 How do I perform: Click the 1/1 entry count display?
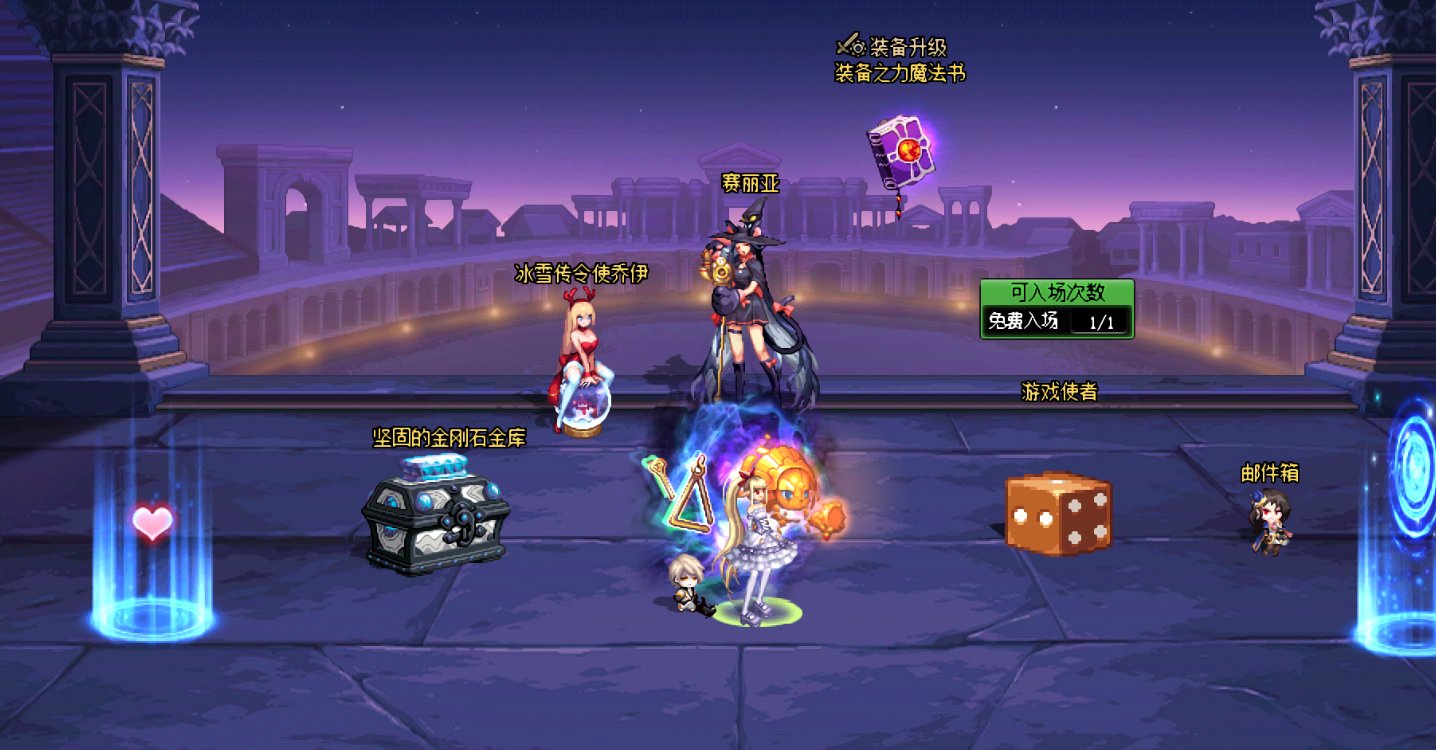1101,324
